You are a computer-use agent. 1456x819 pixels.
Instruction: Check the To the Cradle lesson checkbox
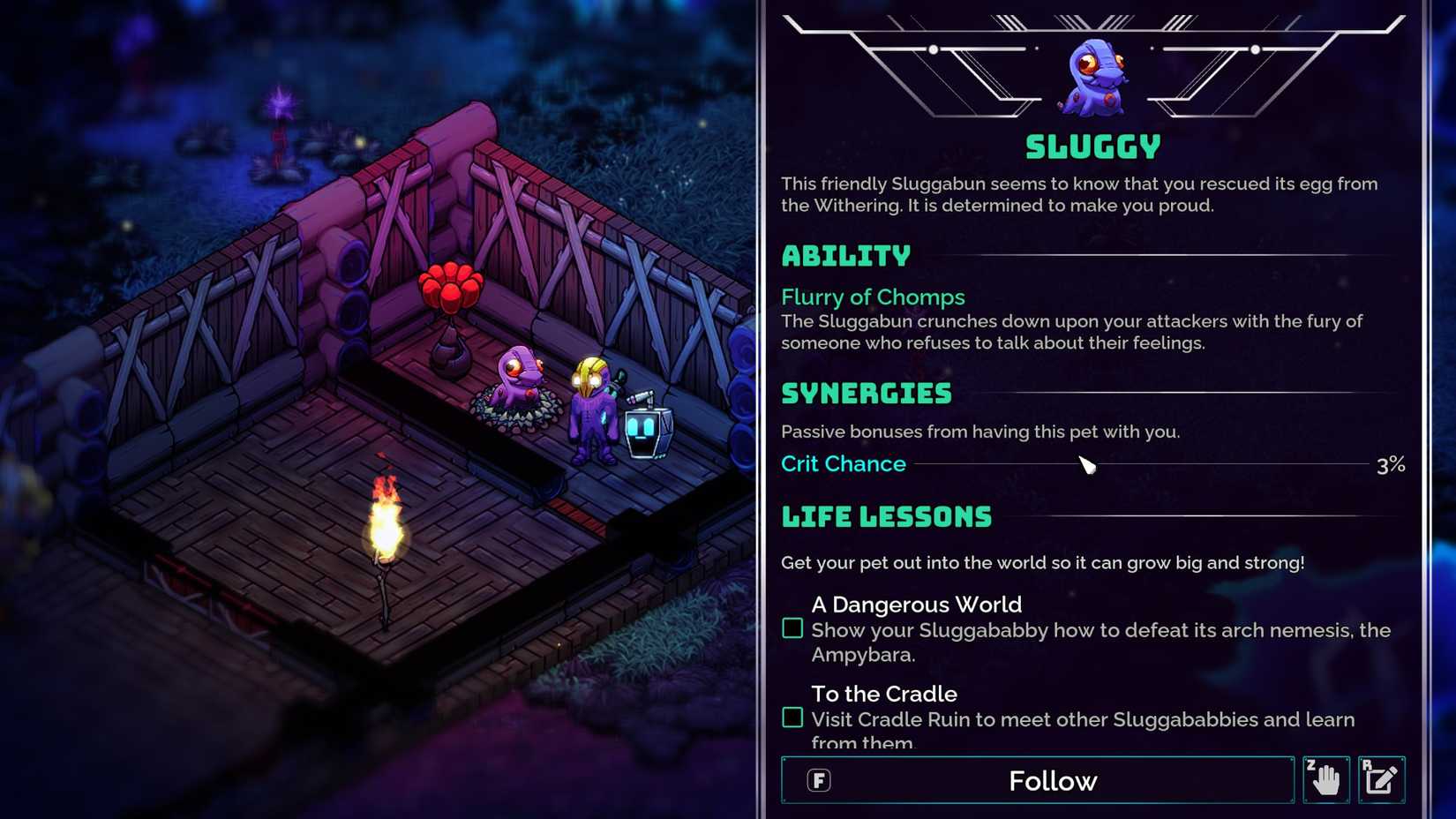(x=792, y=717)
